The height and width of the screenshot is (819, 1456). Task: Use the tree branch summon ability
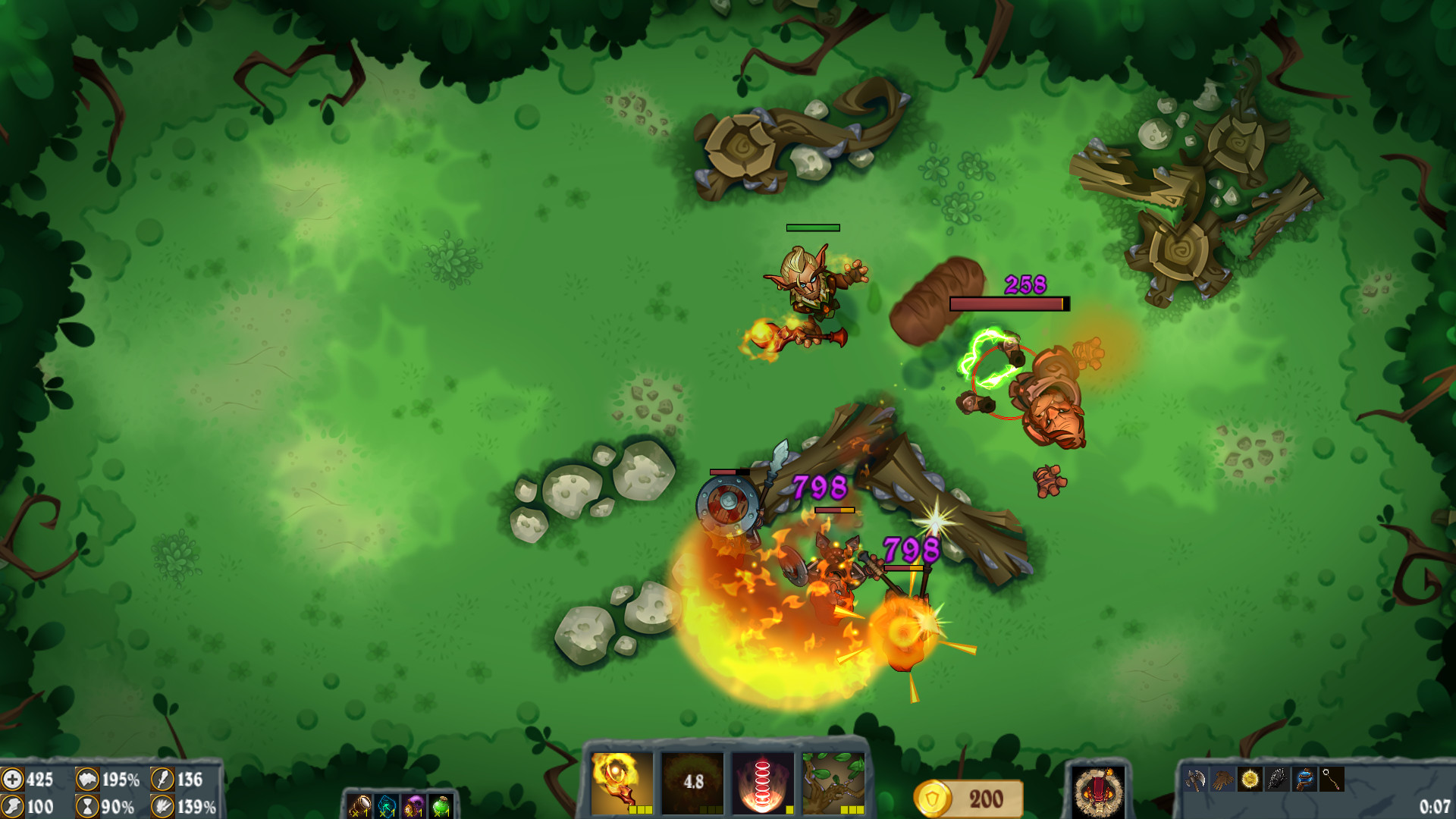point(832,783)
